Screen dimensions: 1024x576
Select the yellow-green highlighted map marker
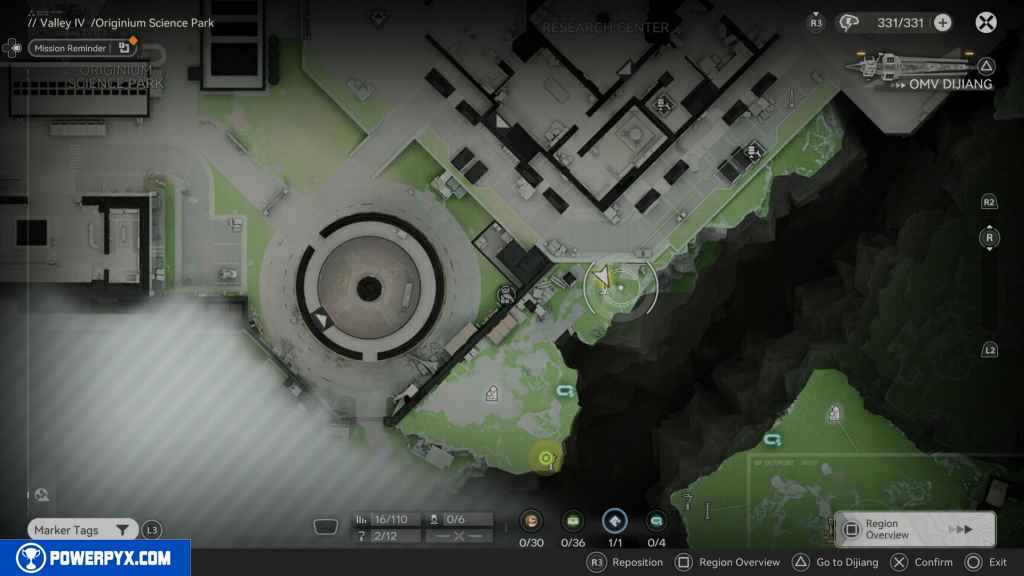click(545, 459)
